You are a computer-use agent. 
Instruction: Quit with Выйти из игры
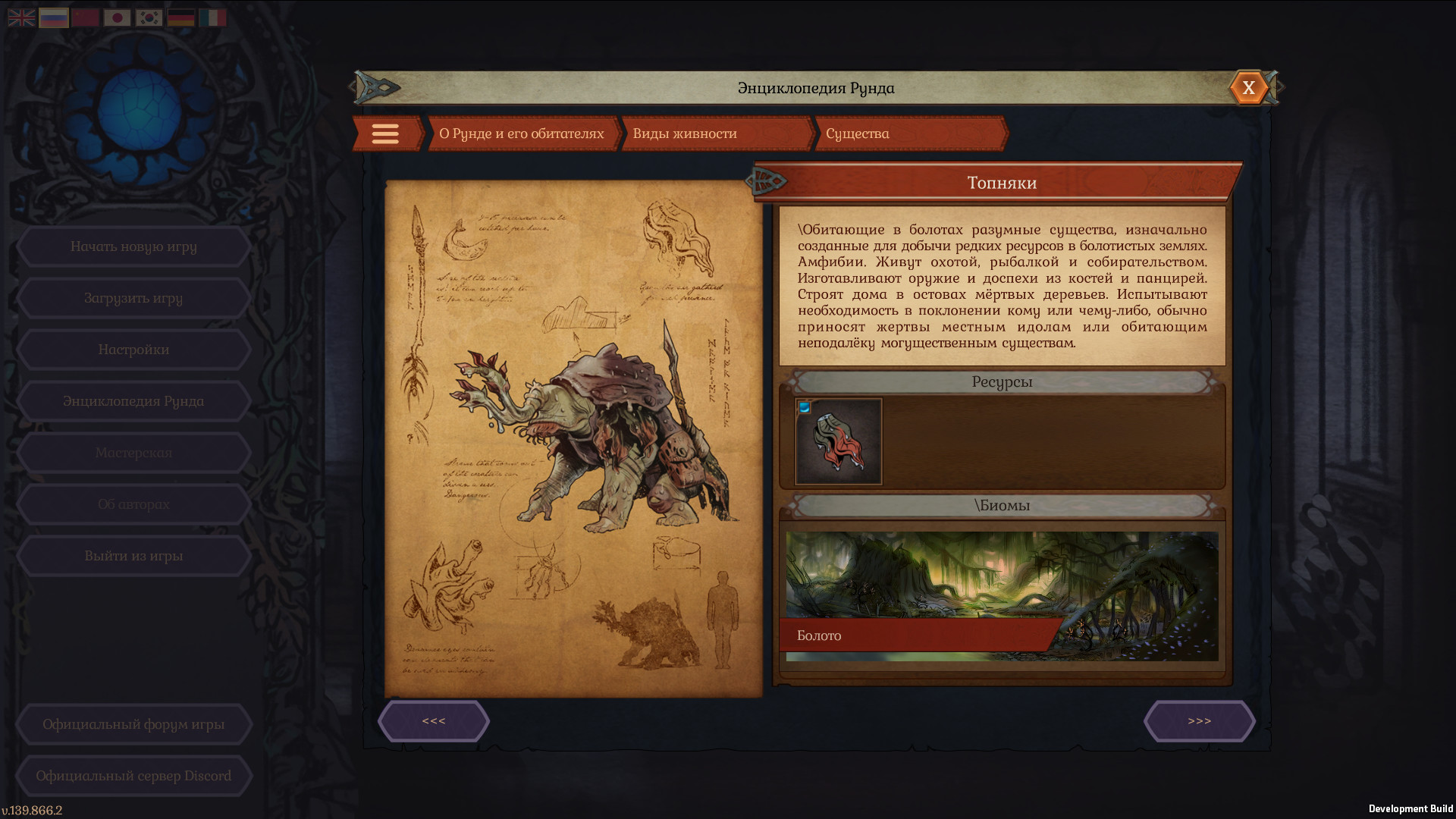pyautogui.click(x=133, y=556)
